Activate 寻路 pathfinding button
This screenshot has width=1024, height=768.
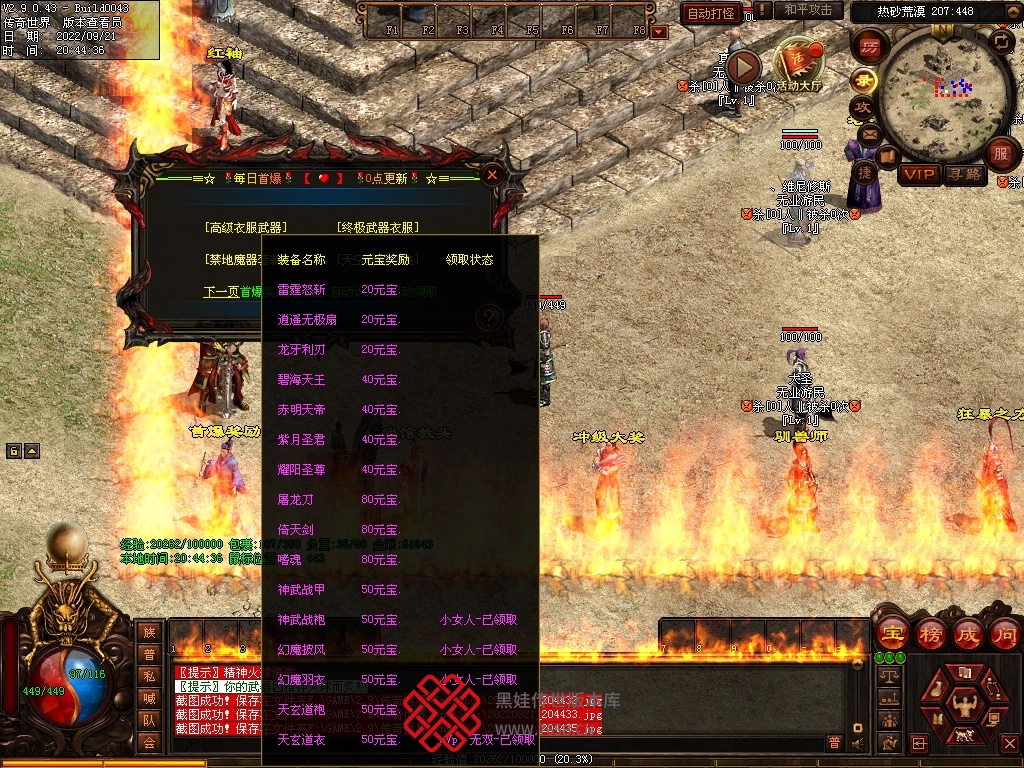[x=965, y=175]
